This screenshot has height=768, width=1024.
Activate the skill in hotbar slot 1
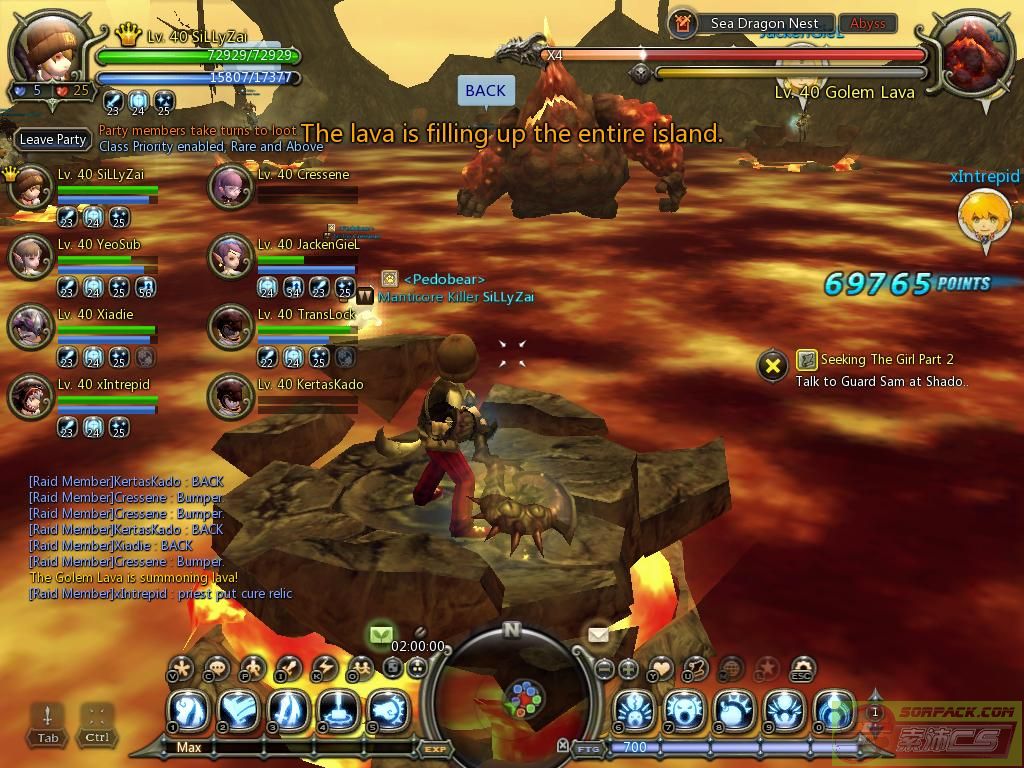pyautogui.click(x=188, y=710)
